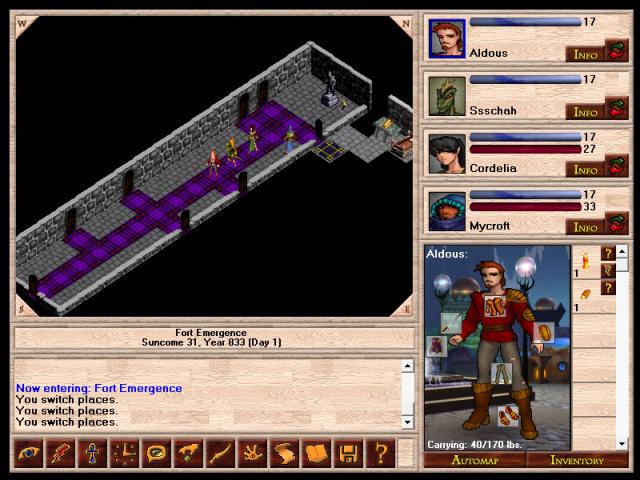Open the Automap

(x=474, y=460)
